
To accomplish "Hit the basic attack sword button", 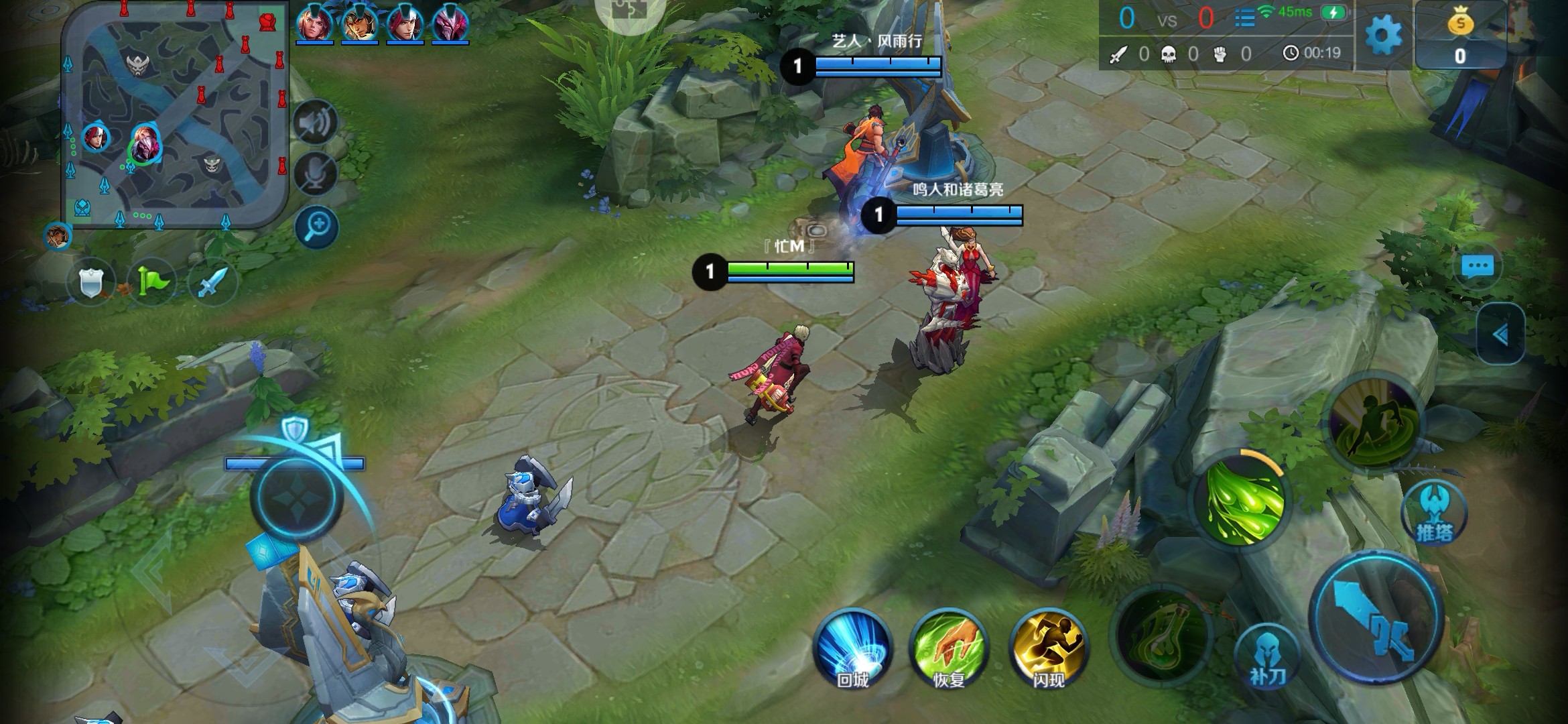I will (x=1375, y=617).
